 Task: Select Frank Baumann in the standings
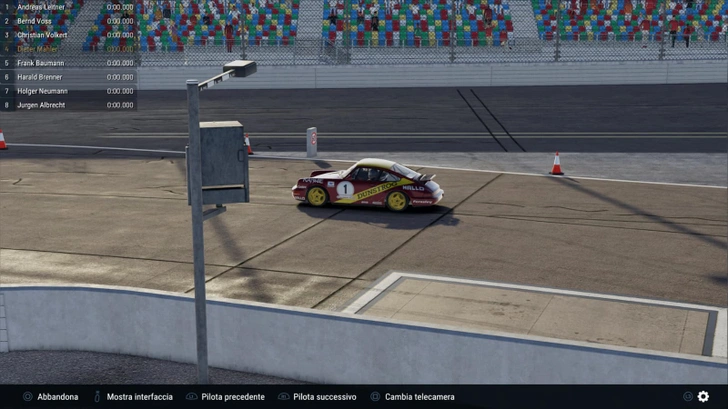click(68, 63)
